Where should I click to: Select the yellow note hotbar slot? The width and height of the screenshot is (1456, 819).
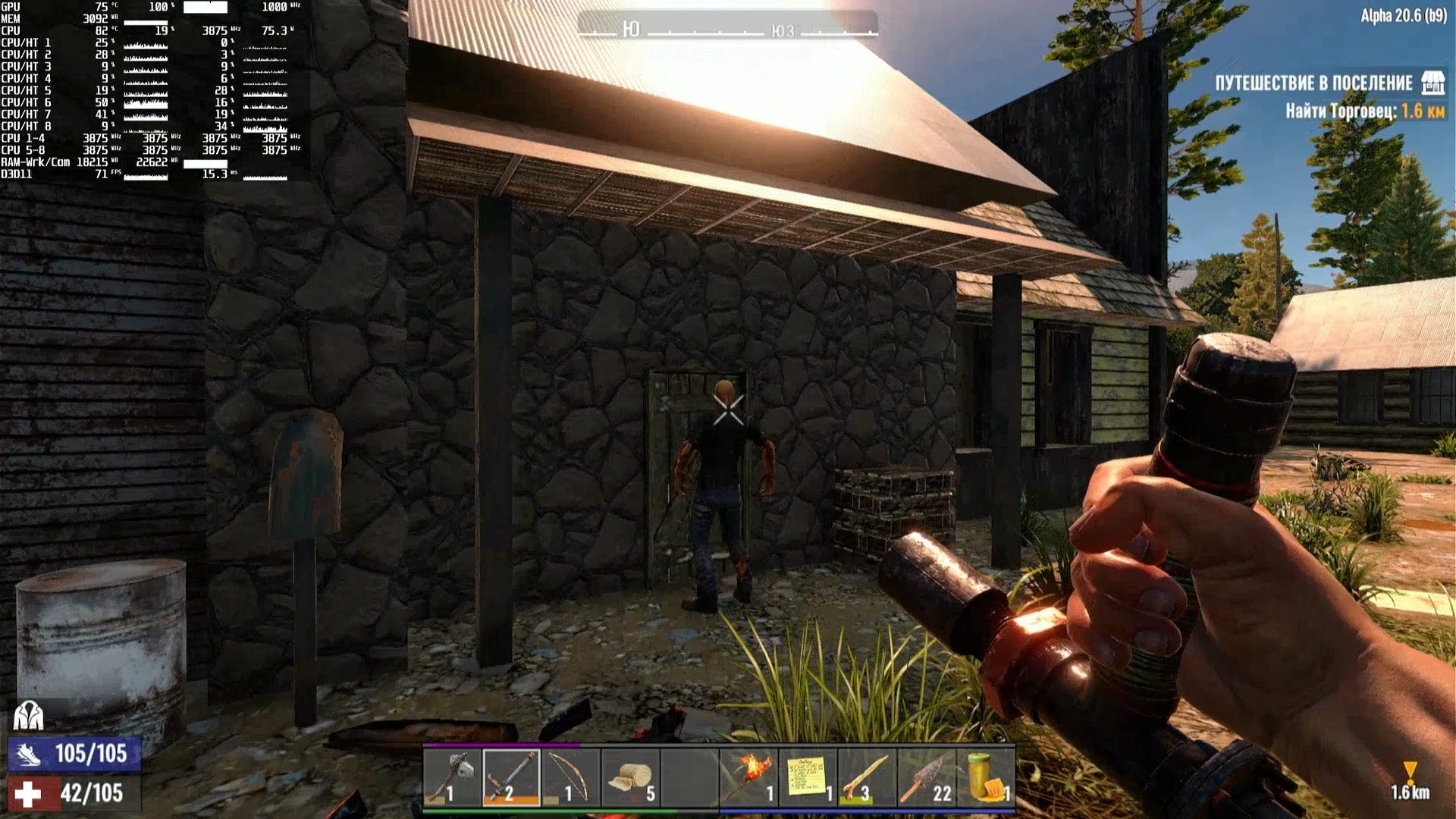(808, 777)
